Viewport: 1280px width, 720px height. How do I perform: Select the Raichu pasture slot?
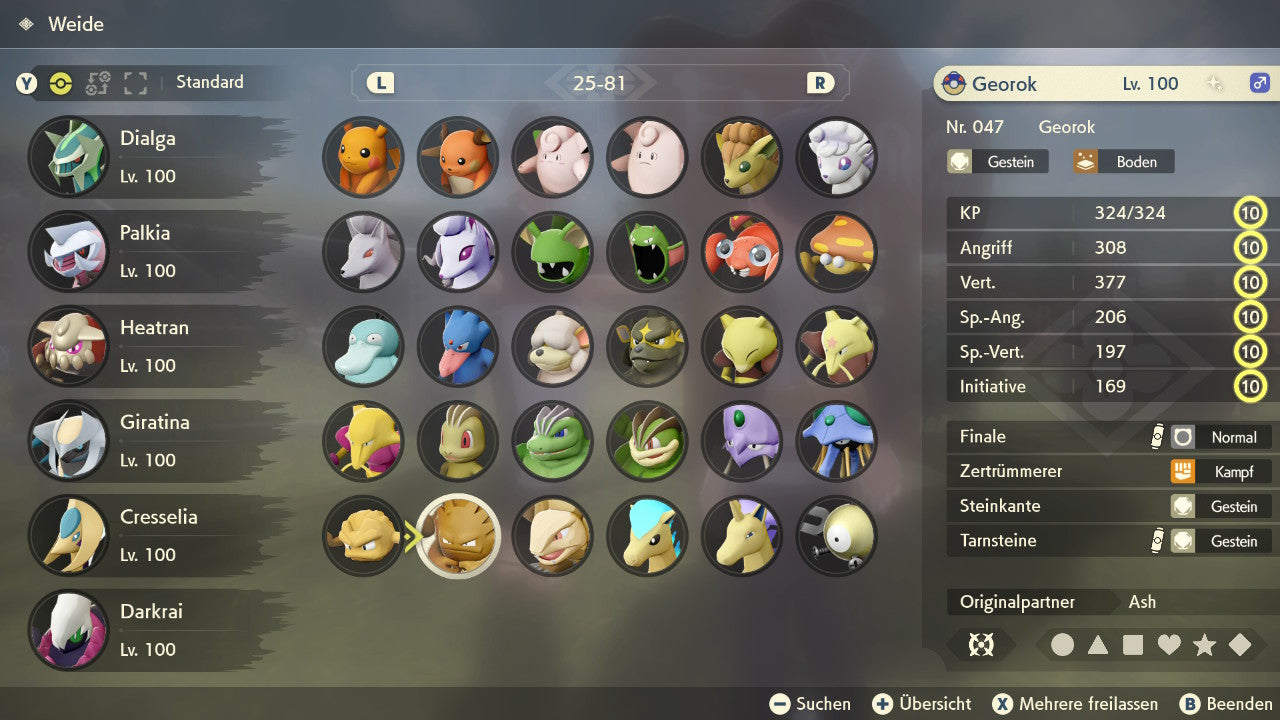(x=458, y=157)
